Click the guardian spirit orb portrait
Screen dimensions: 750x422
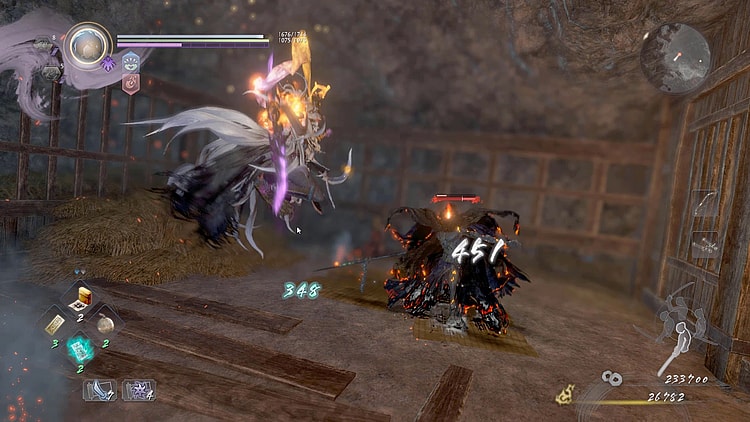click(x=87, y=45)
